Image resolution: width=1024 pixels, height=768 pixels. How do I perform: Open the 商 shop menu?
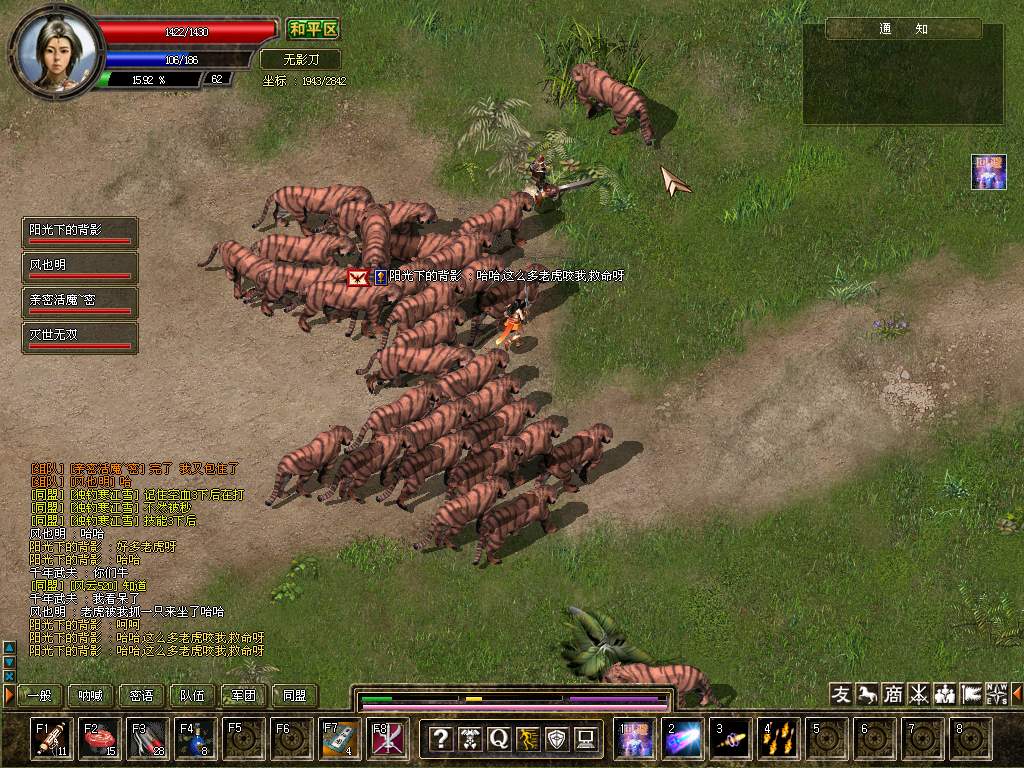892,694
